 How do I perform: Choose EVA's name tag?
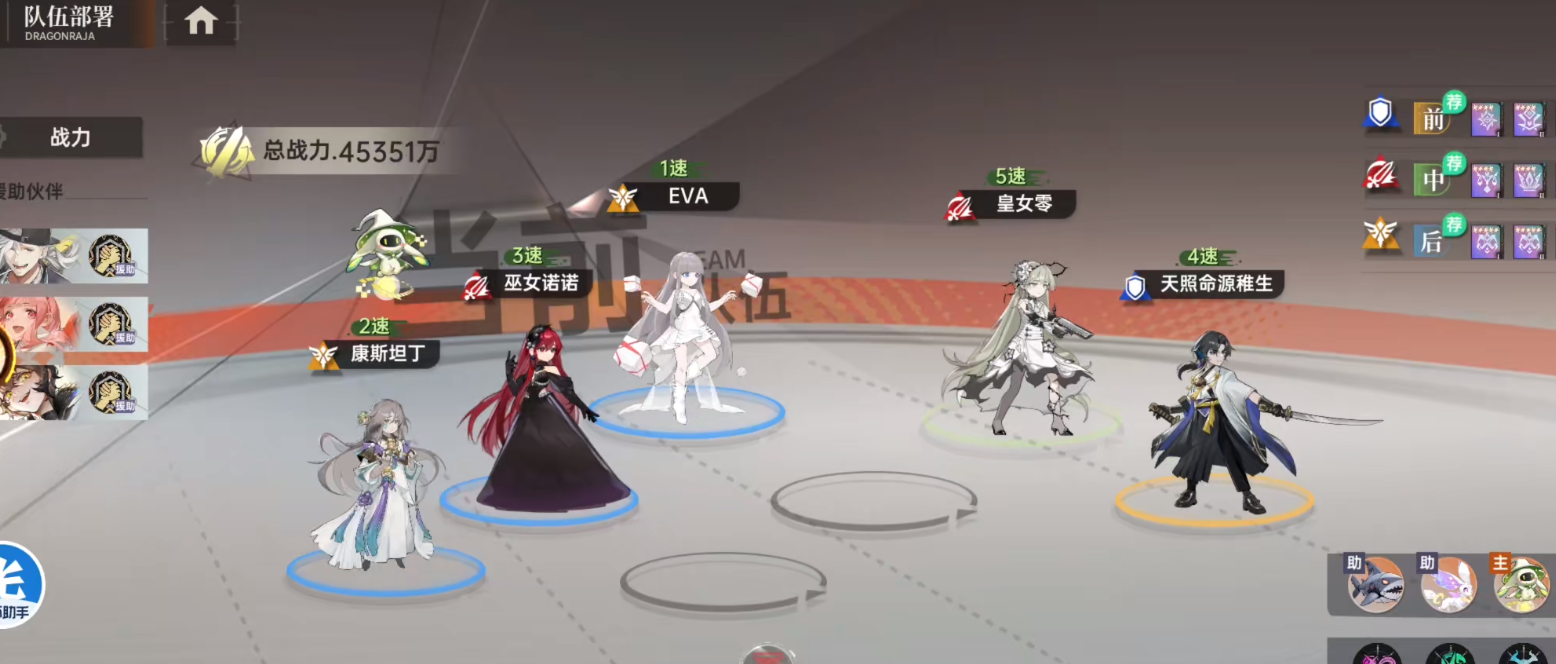tap(686, 197)
